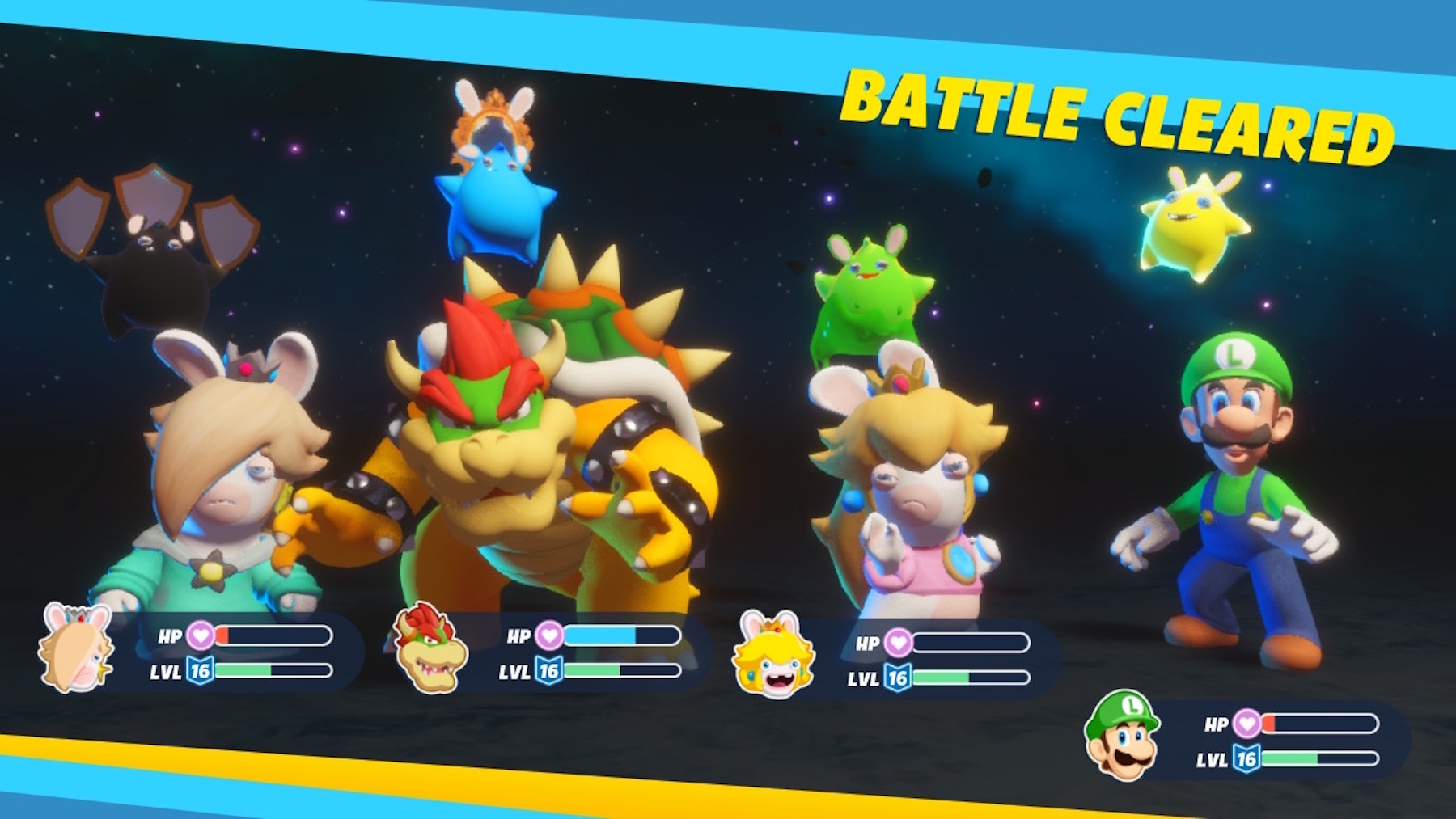This screenshot has height=819, width=1456.
Task: Click the heart icon by Rabbid Peach's HP
Action: pos(899,643)
